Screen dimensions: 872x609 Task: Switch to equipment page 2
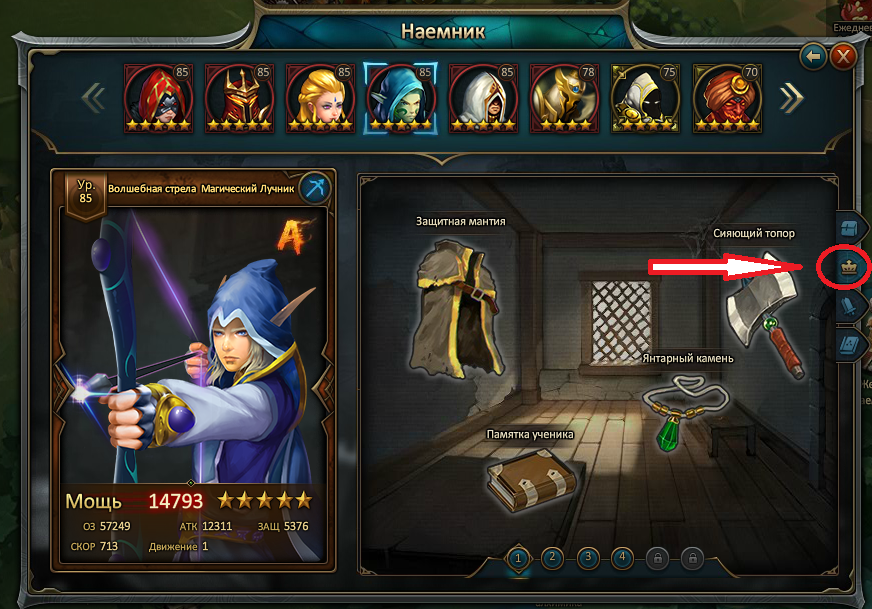click(553, 558)
